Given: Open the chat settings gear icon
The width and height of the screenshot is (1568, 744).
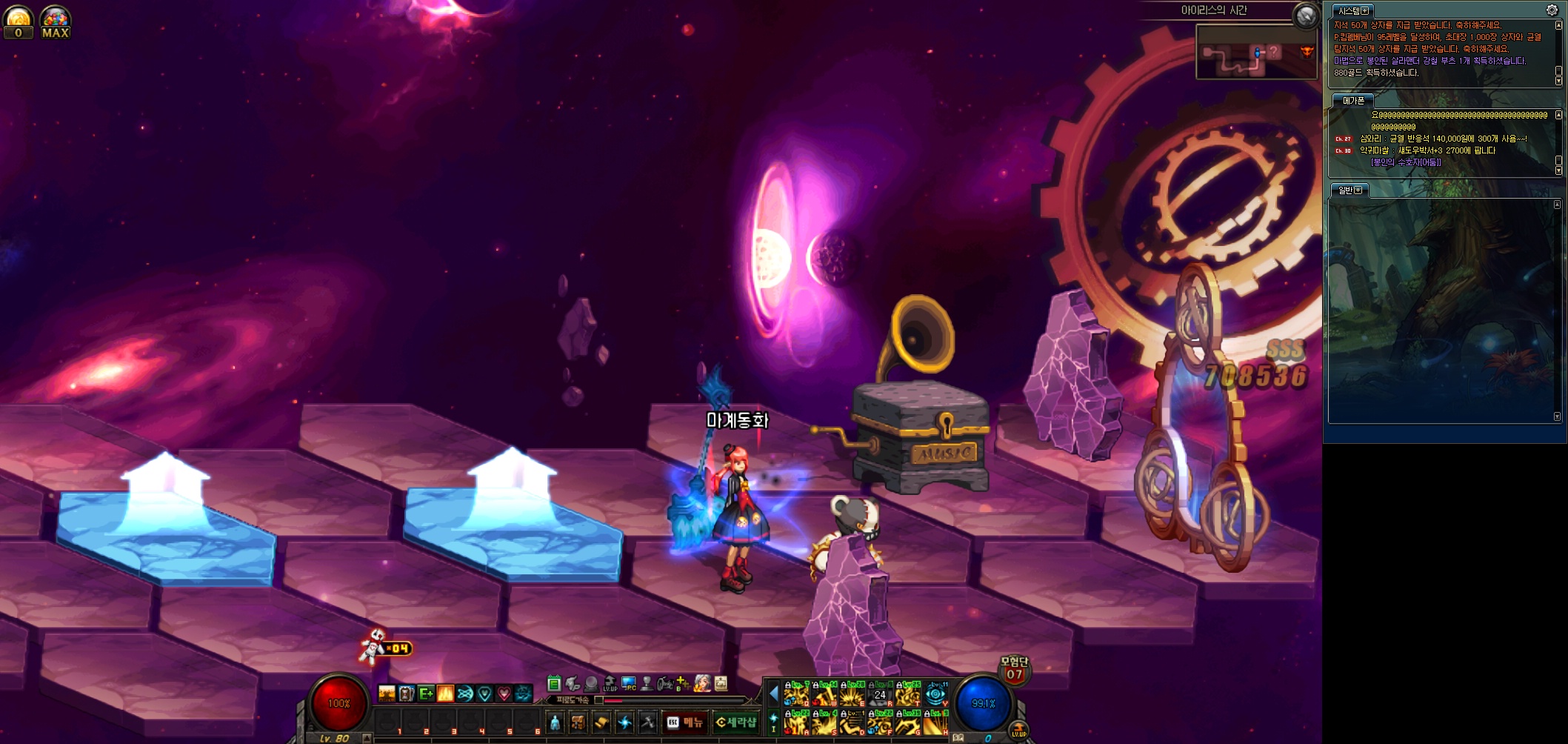Looking at the screenshot, I should (x=1552, y=10).
